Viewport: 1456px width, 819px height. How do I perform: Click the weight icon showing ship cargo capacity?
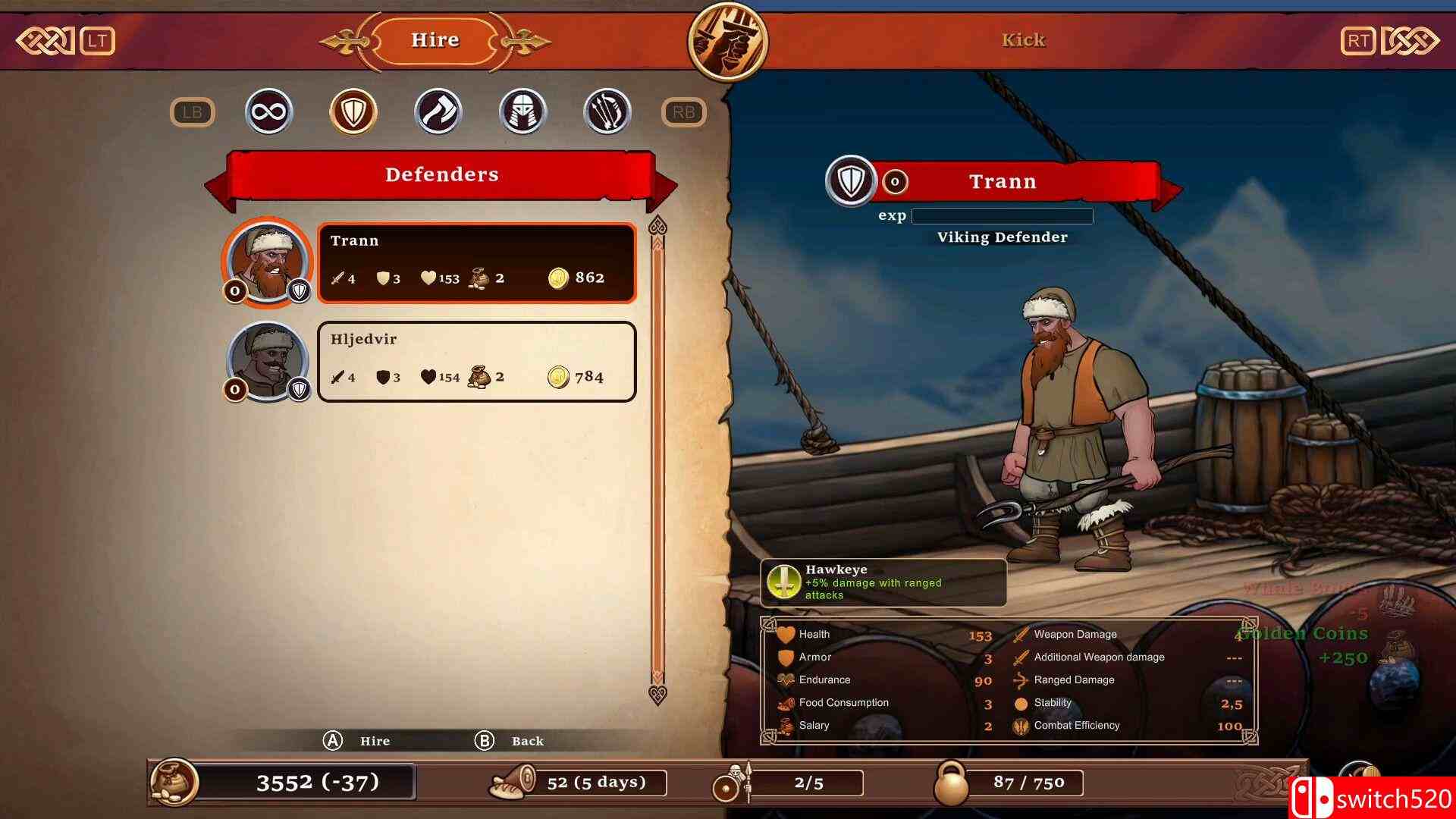click(x=954, y=781)
